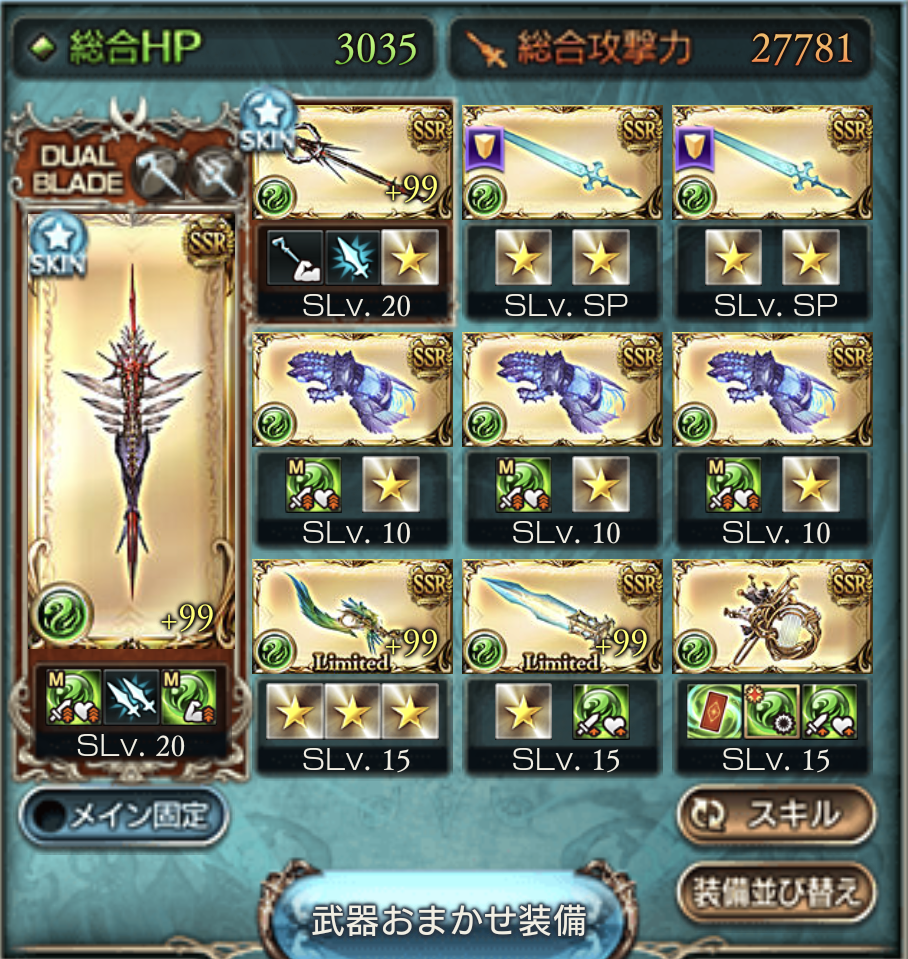
Task: Open the スキル skill view
Action: point(775,816)
